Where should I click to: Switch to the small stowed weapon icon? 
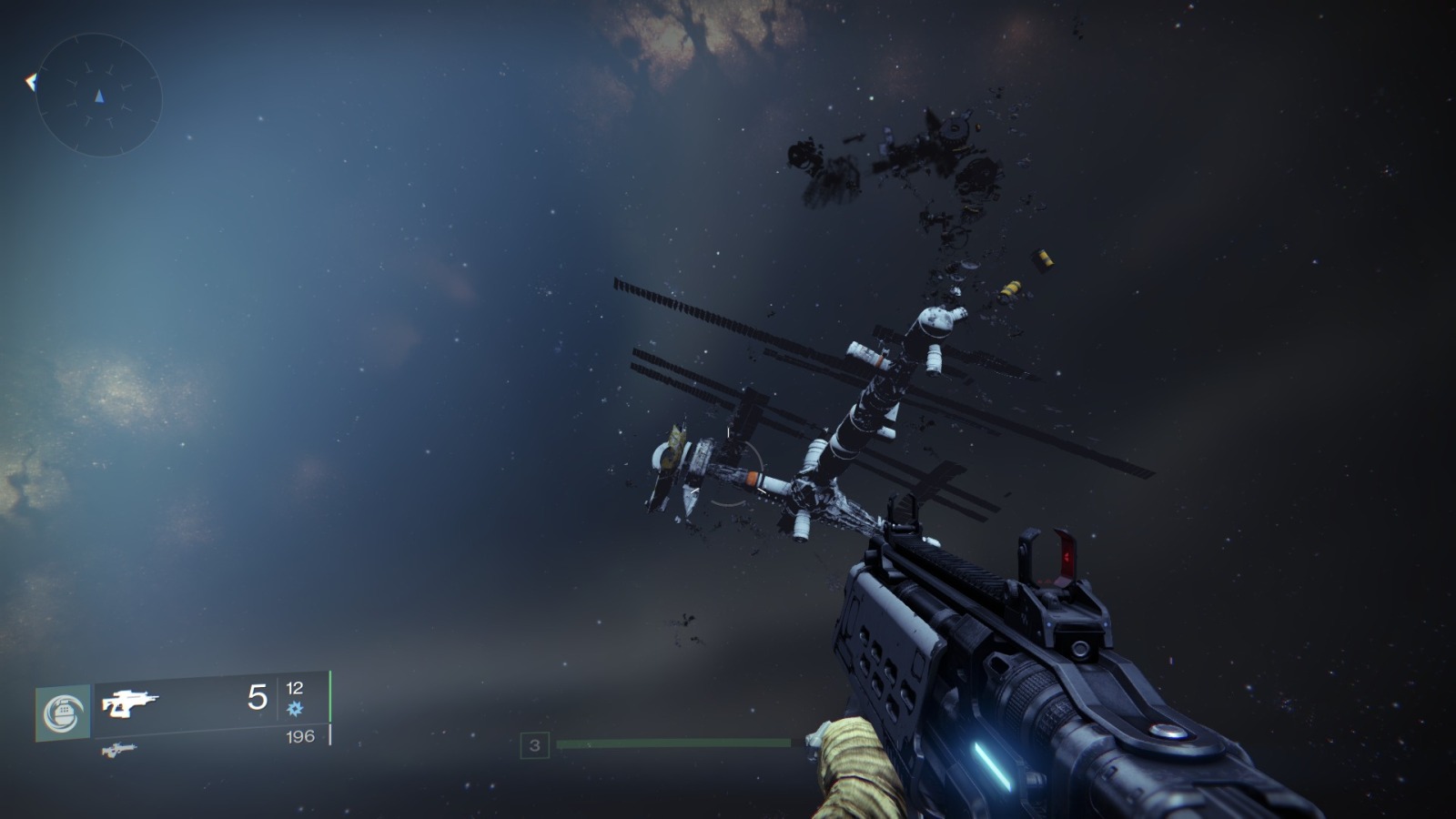point(118,750)
